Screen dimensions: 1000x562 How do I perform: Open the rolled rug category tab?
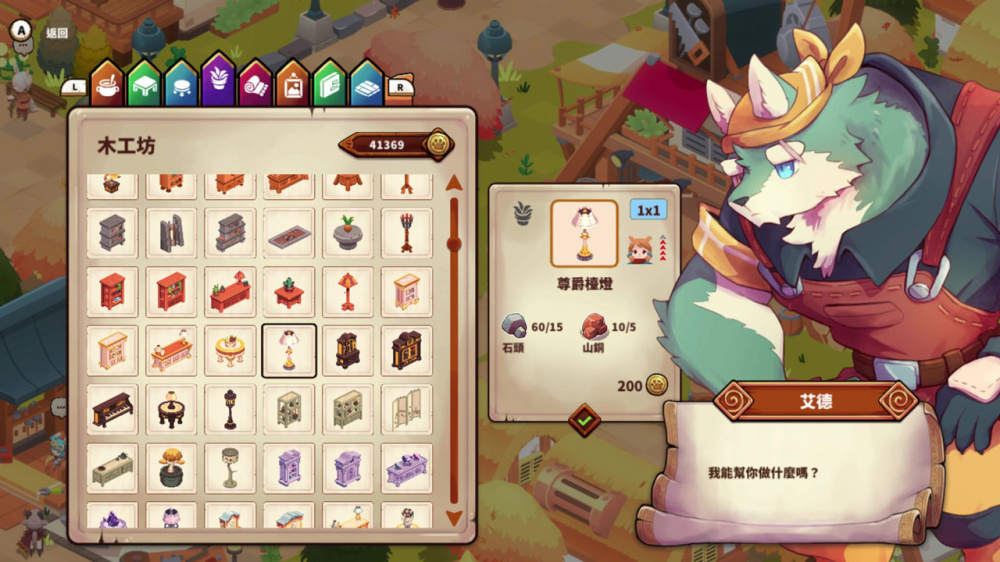(255, 83)
